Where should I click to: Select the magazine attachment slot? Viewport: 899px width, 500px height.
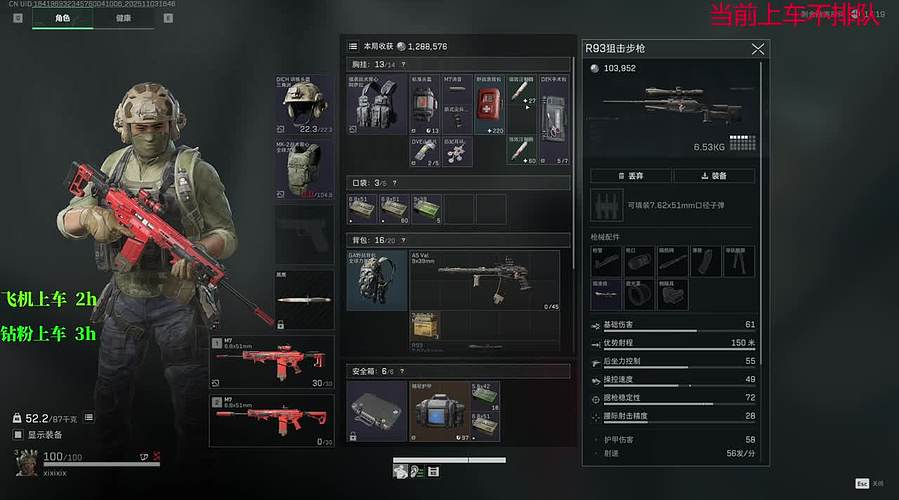[706, 262]
